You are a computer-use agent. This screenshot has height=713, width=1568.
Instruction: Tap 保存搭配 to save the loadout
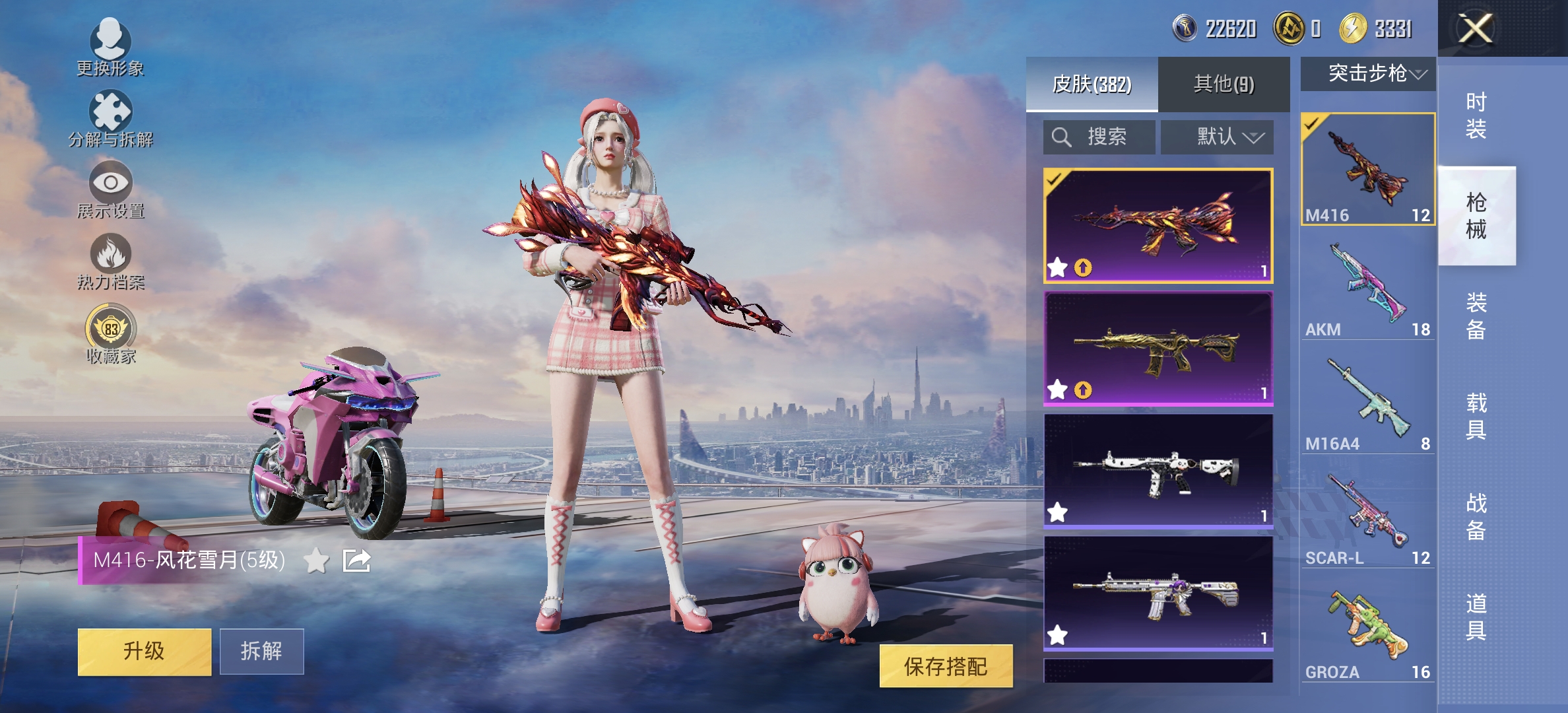click(x=950, y=667)
